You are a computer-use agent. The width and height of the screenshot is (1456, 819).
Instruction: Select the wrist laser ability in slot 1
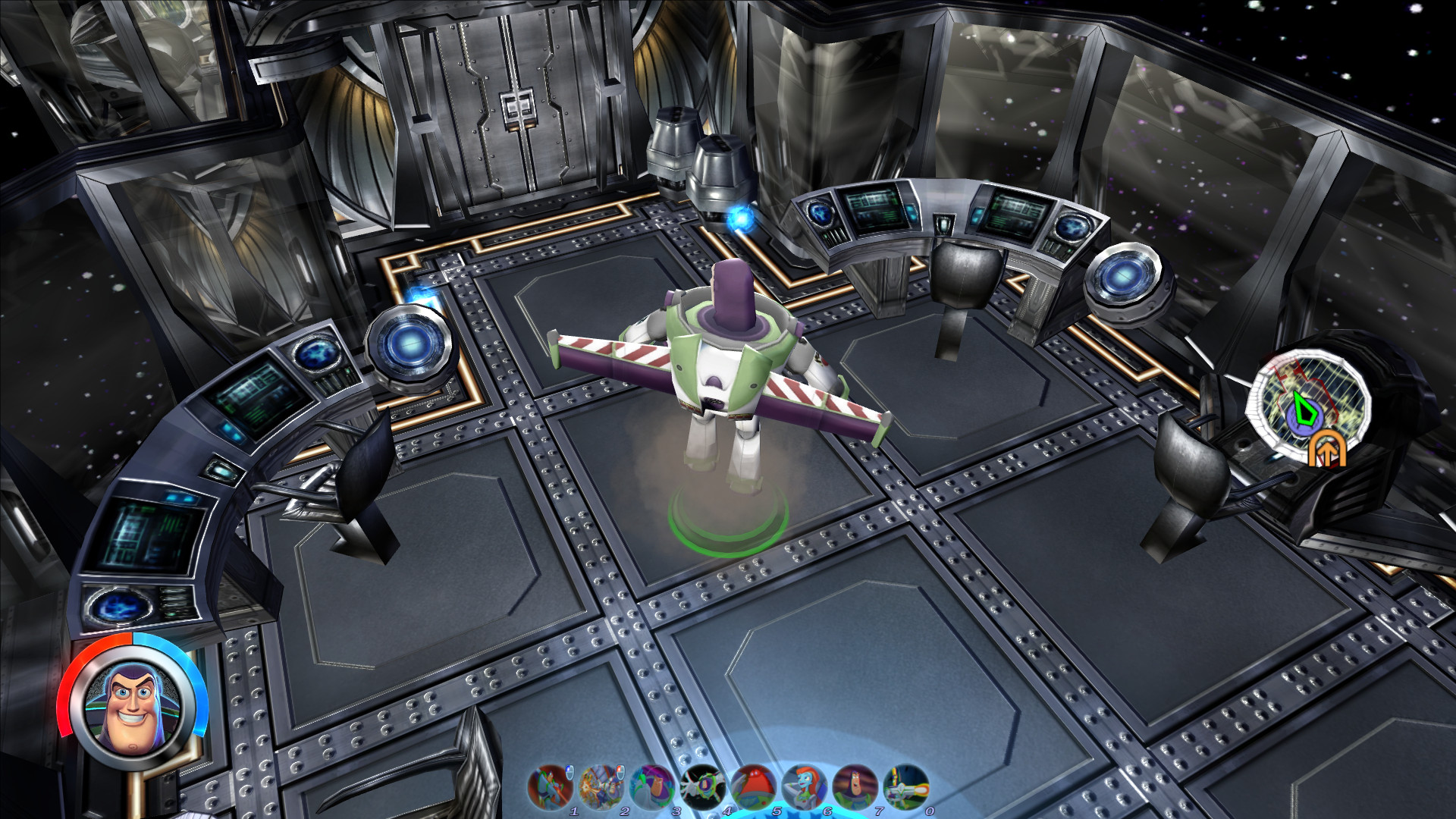[550, 786]
